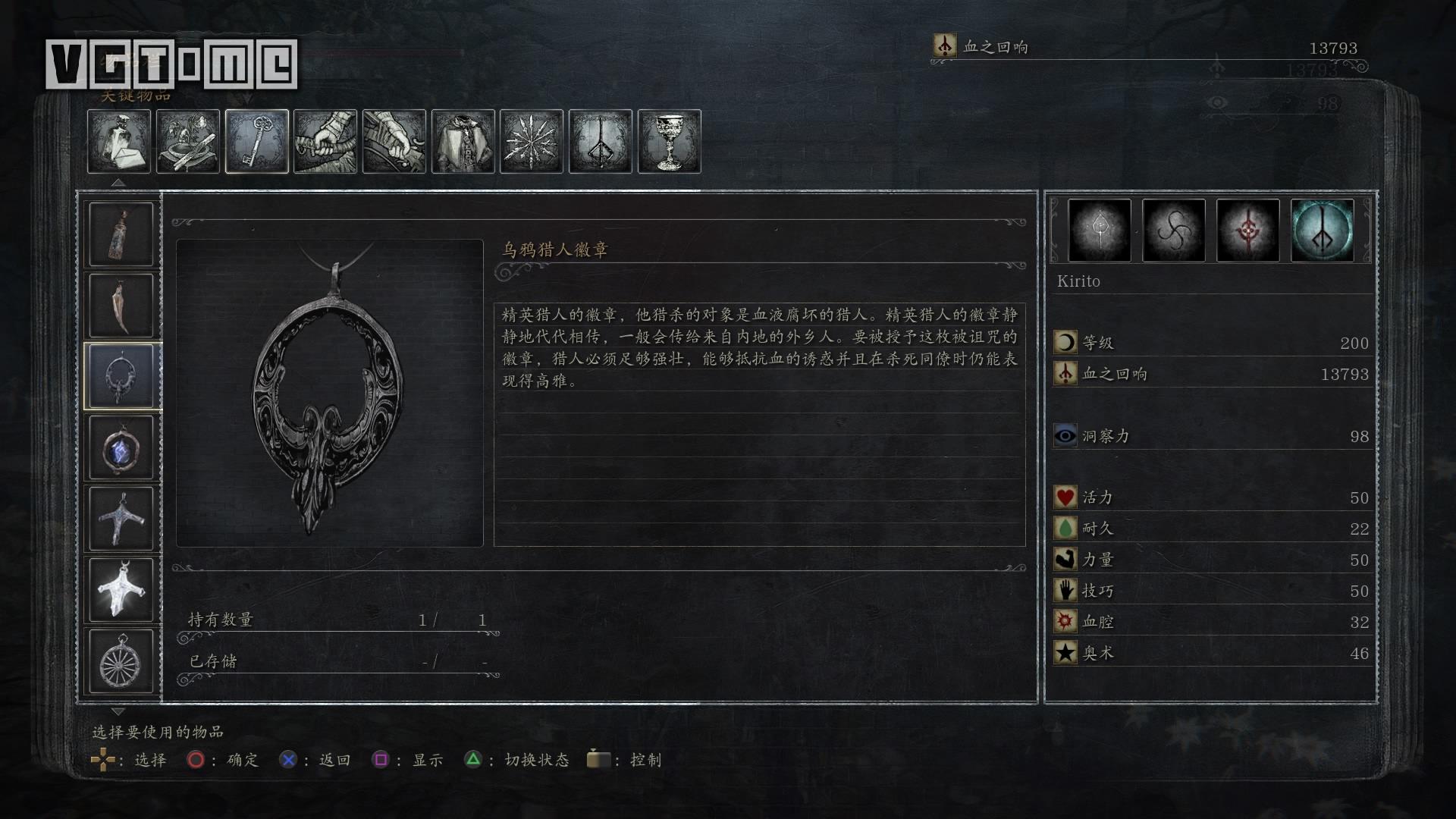Select the teal Hunter's Mark oath rune
This screenshot has height=819, width=1456.
coord(1323,231)
